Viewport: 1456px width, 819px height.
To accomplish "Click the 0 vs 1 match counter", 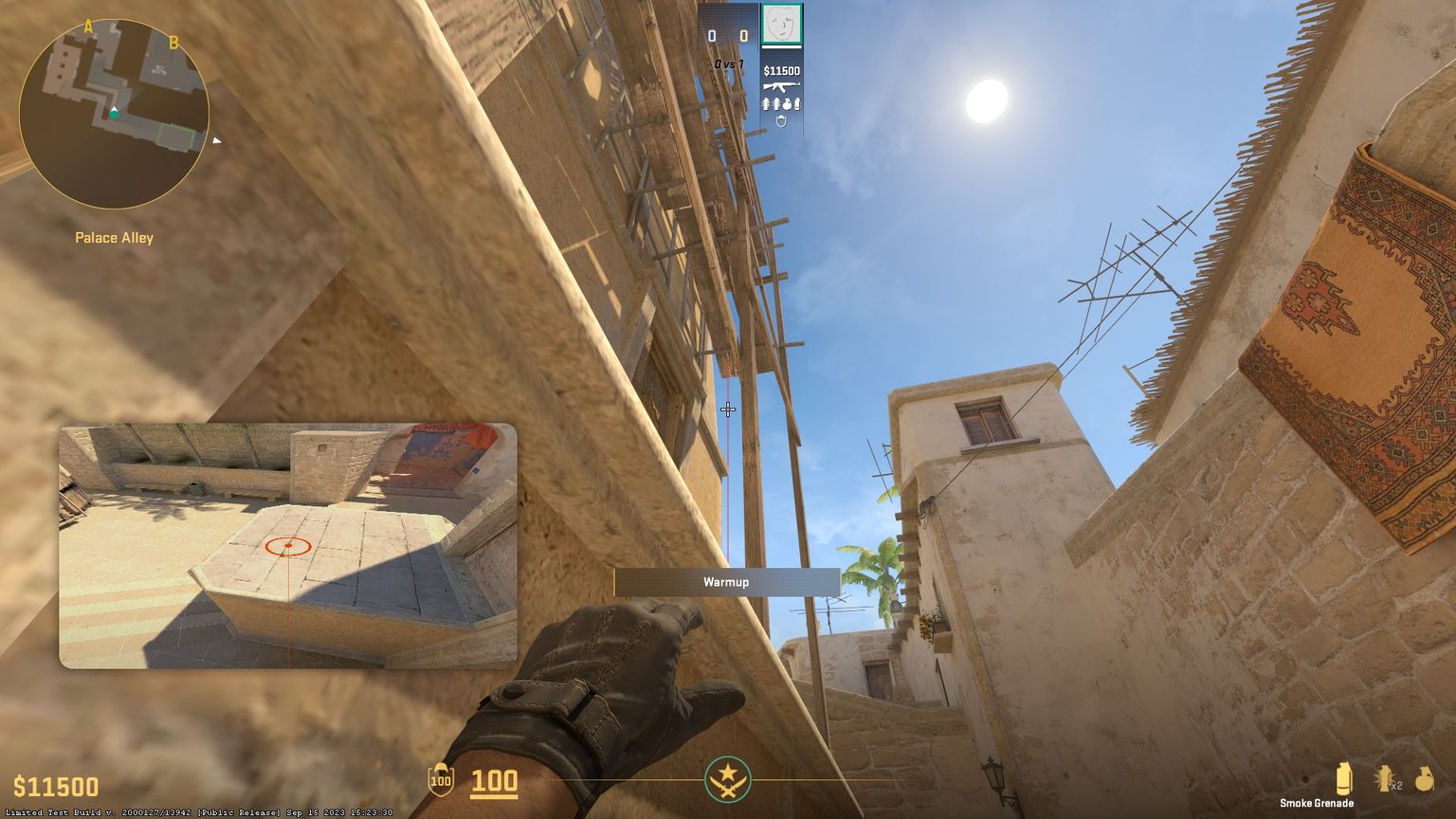I will (729, 63).
